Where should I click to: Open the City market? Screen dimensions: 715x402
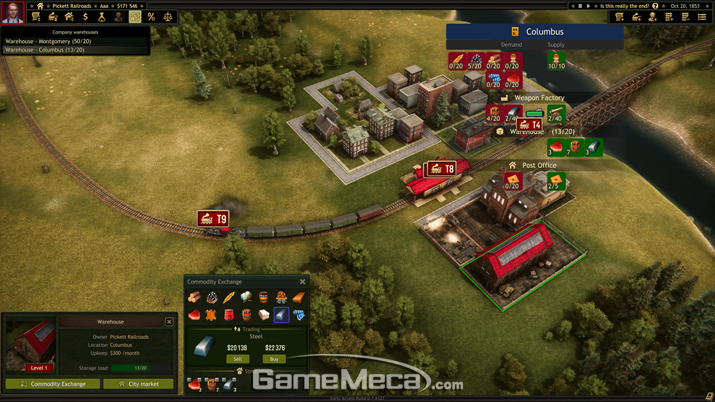coord(138,384)
